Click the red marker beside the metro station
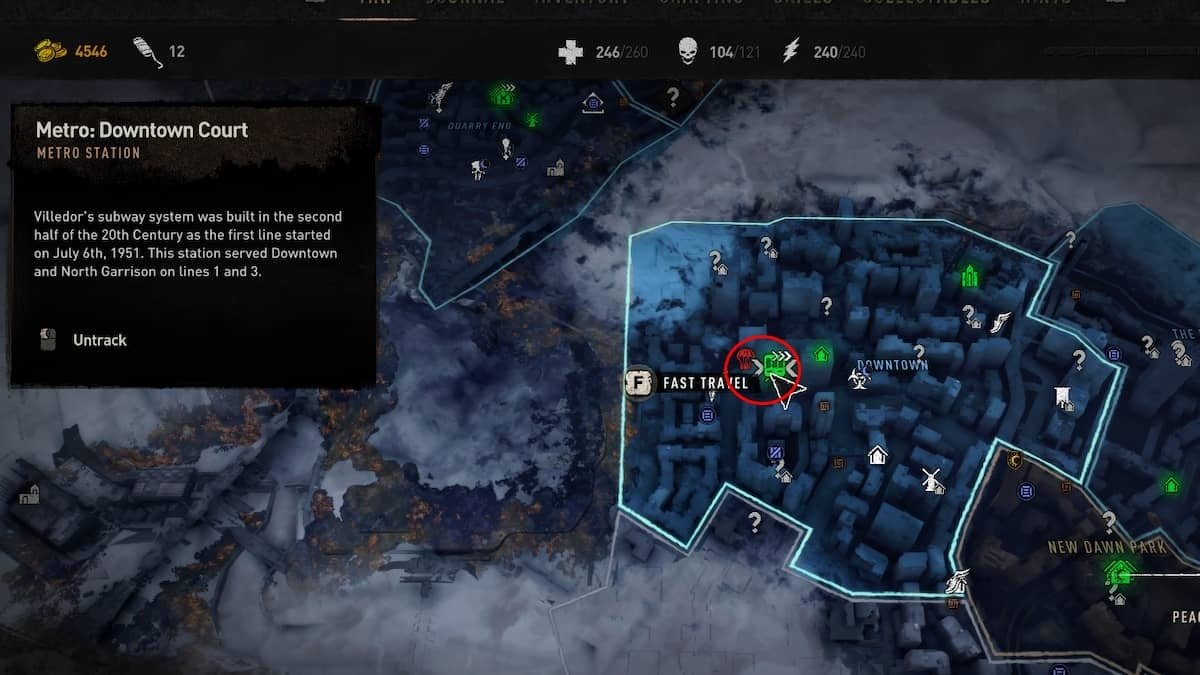The width and height of the screenshot is (1200, 675). [746, 362]
